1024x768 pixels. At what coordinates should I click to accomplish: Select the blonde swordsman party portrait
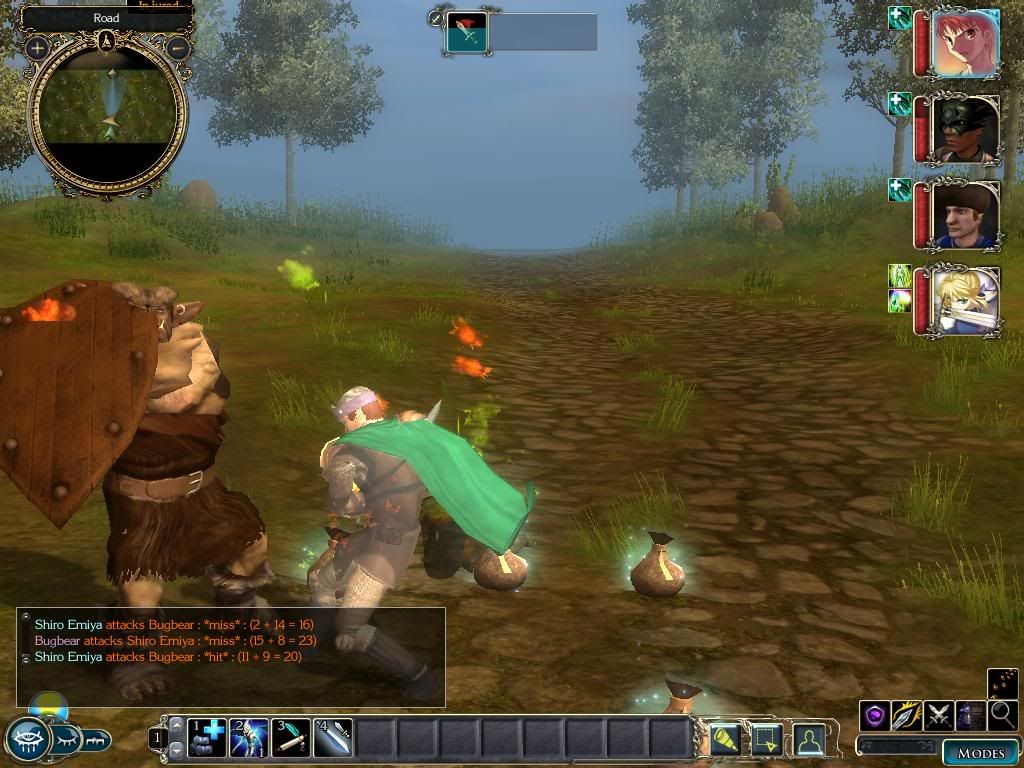click(x=965, y=300)
